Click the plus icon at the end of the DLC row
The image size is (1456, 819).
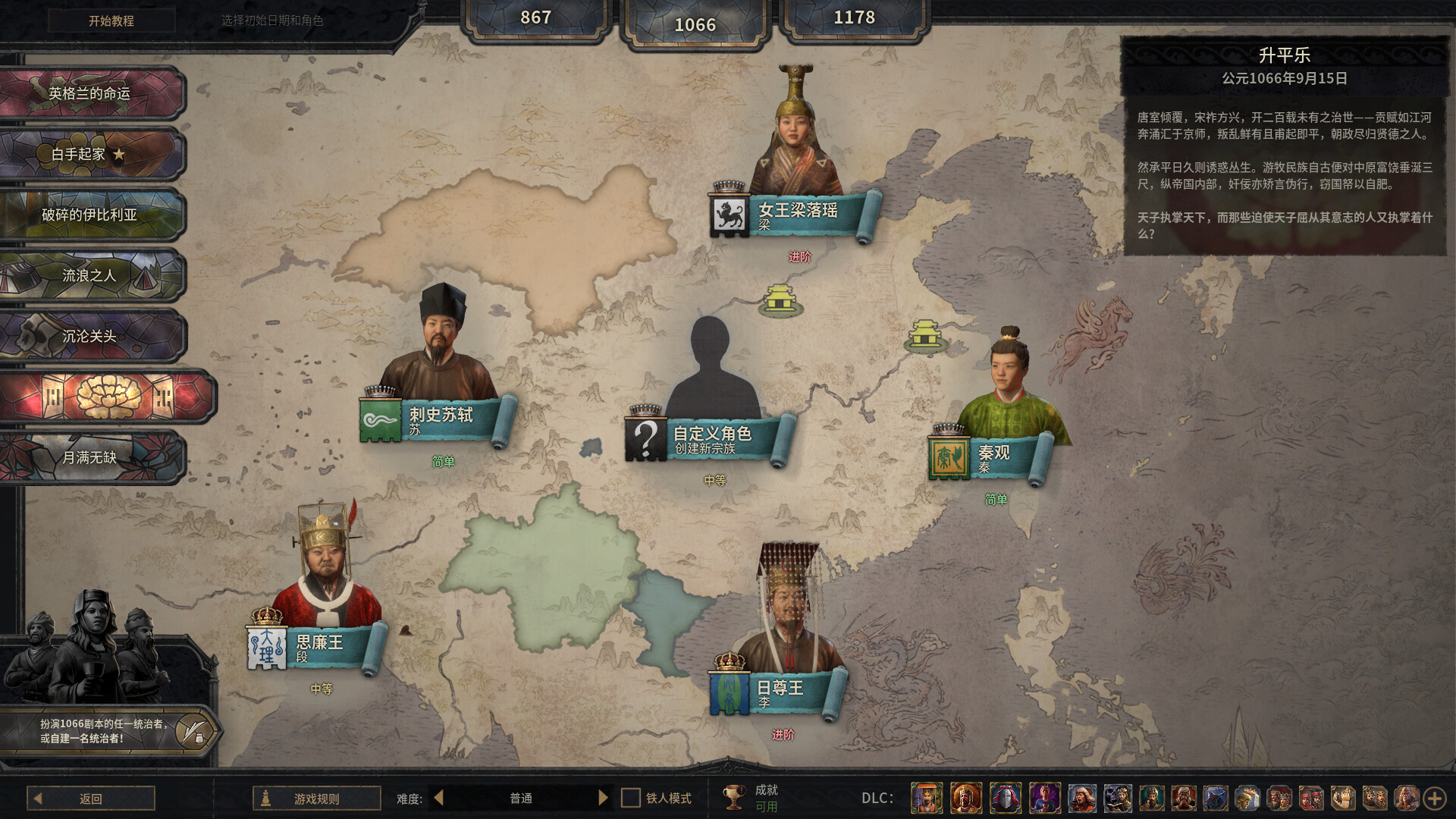[1436, 798]
